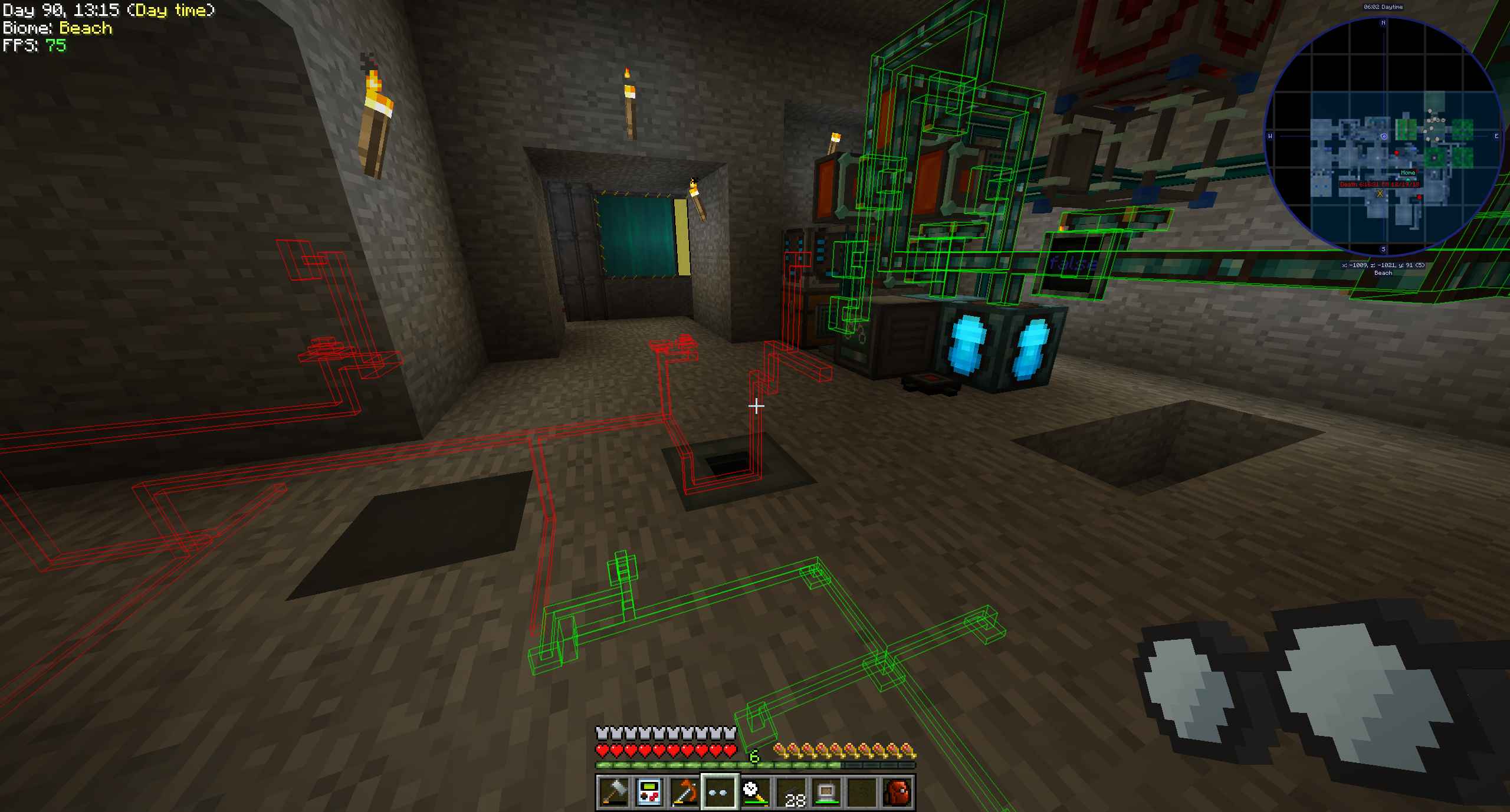Select the yellow X death marker on minimap
The image size is (1510, 812).
click(1380, 193)
